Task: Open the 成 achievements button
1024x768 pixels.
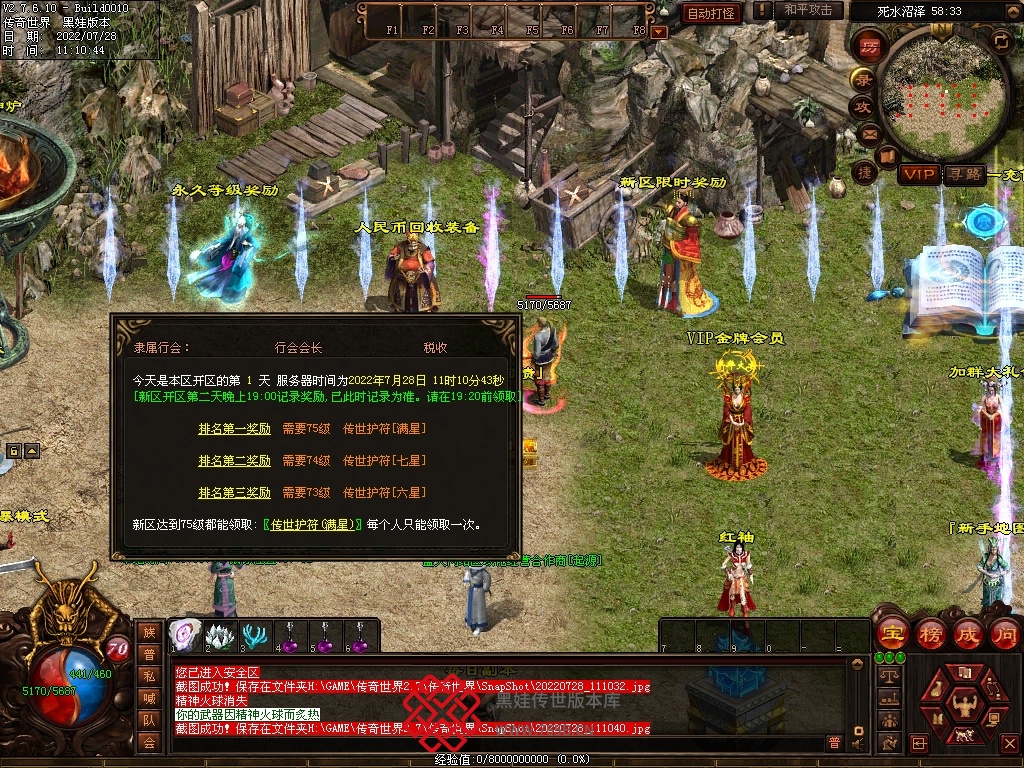Action: tap(968, 633)
